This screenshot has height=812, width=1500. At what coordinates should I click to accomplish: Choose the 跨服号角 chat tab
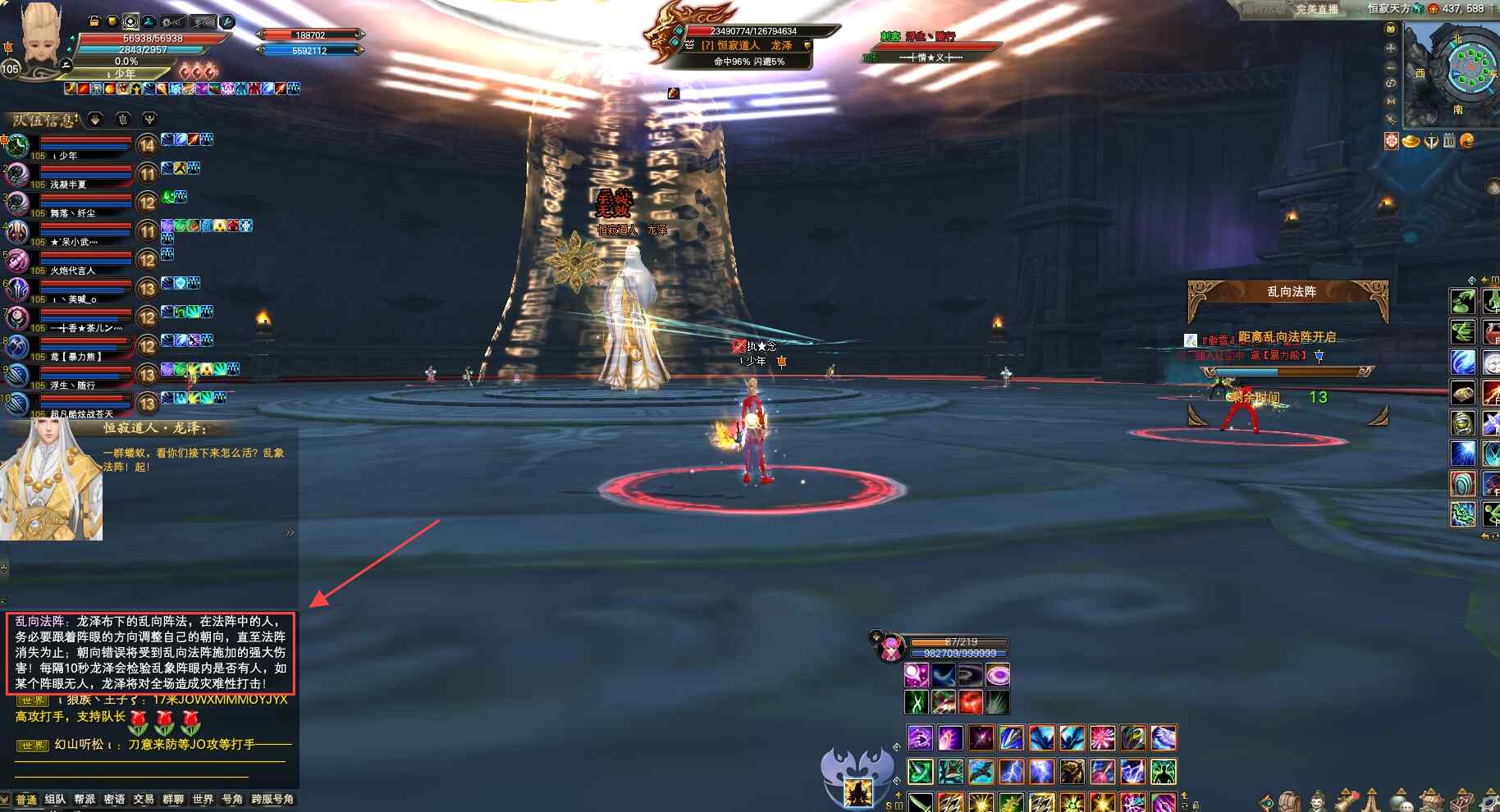tap(272, 799)
